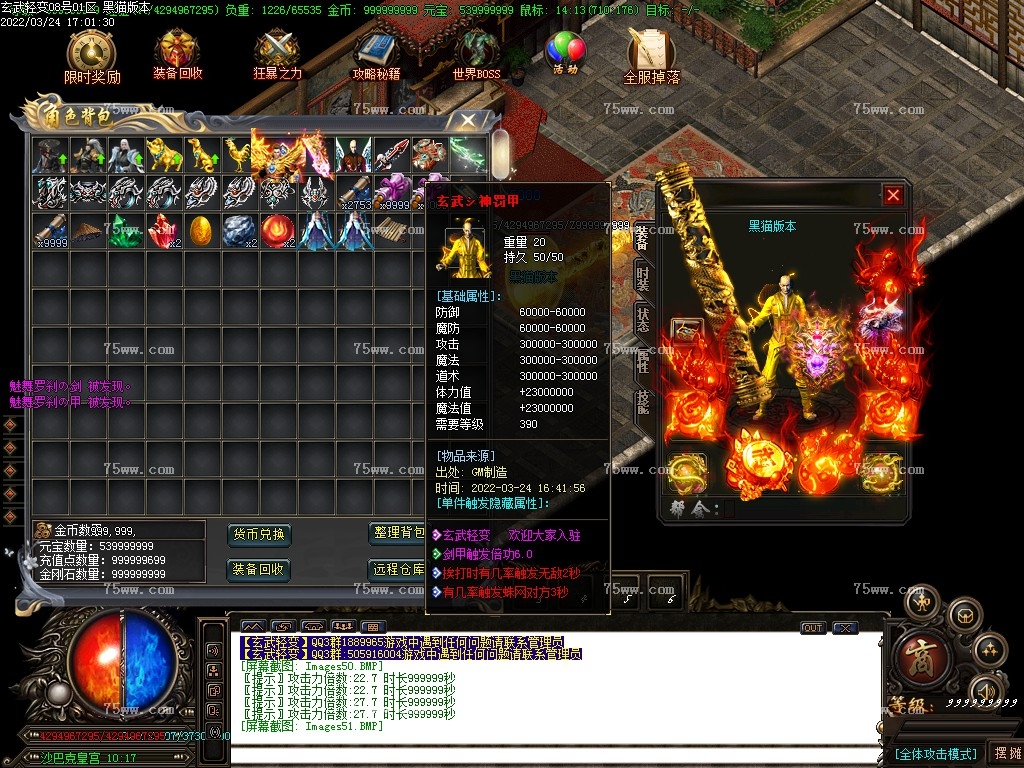The height and width of the screenshot is (768, 1024).
Task: Click the 摆摊 stall button
Action: click(x=1004, y=753)
